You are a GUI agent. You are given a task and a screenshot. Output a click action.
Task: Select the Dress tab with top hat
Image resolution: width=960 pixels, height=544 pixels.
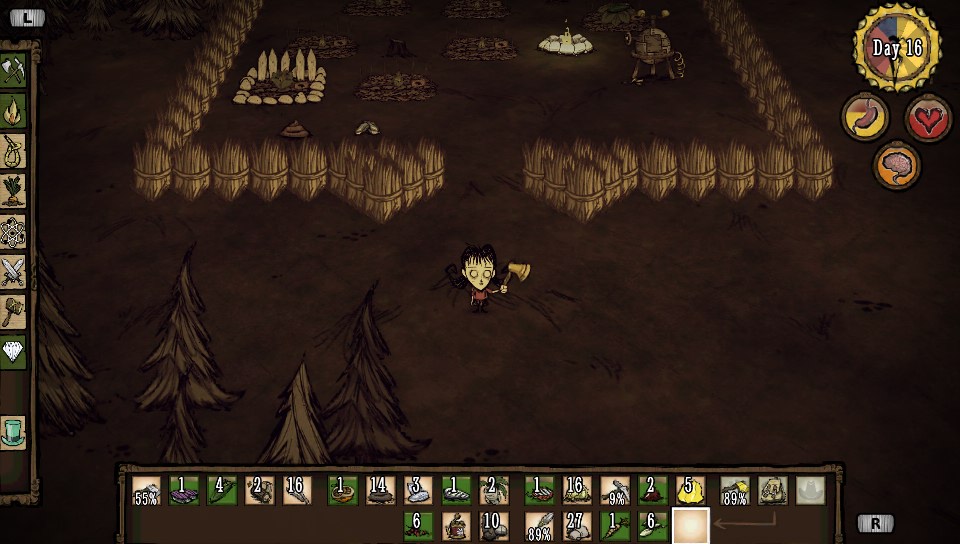(x=15, y=432)
